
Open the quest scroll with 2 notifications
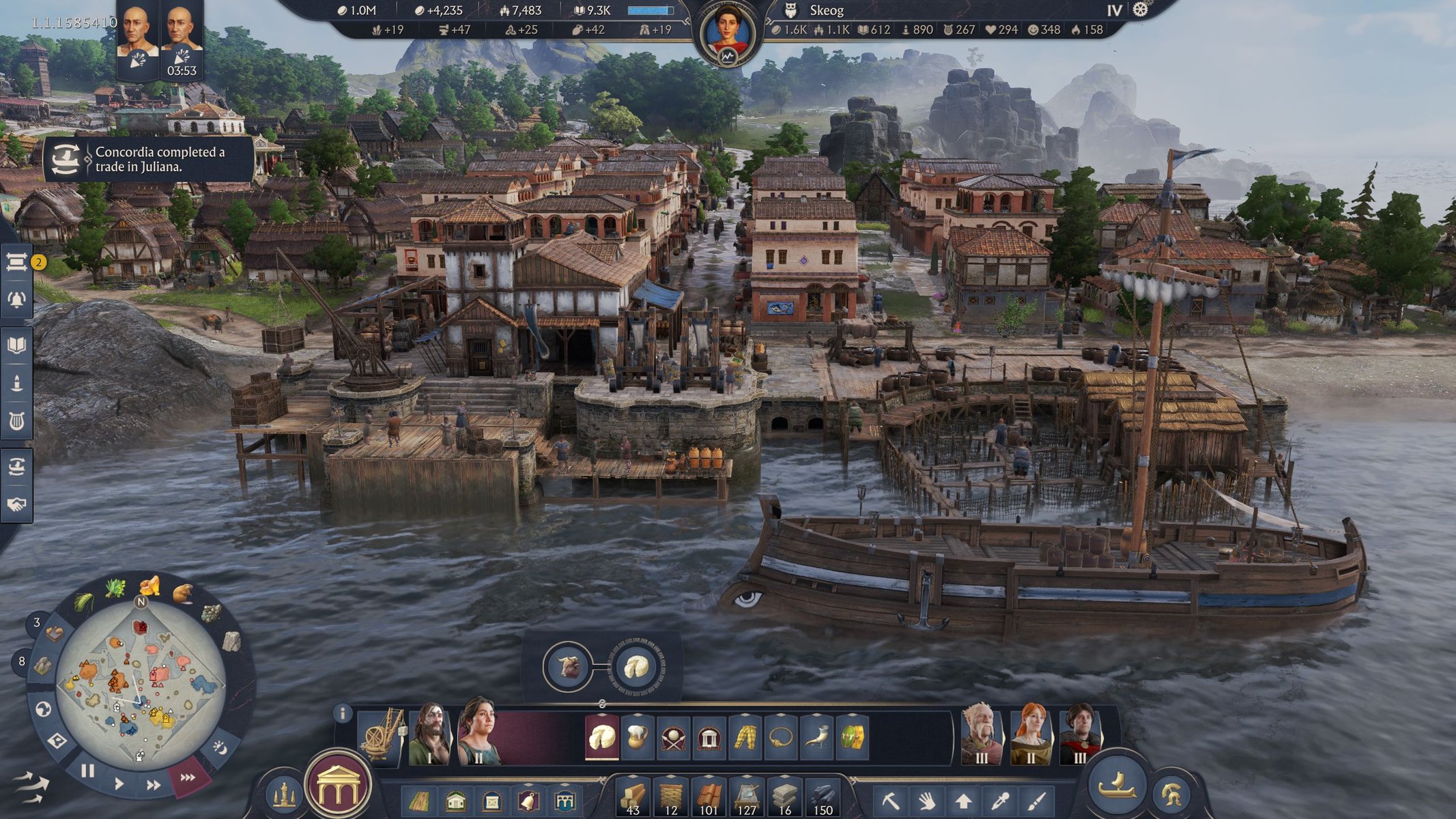[17, 262]
